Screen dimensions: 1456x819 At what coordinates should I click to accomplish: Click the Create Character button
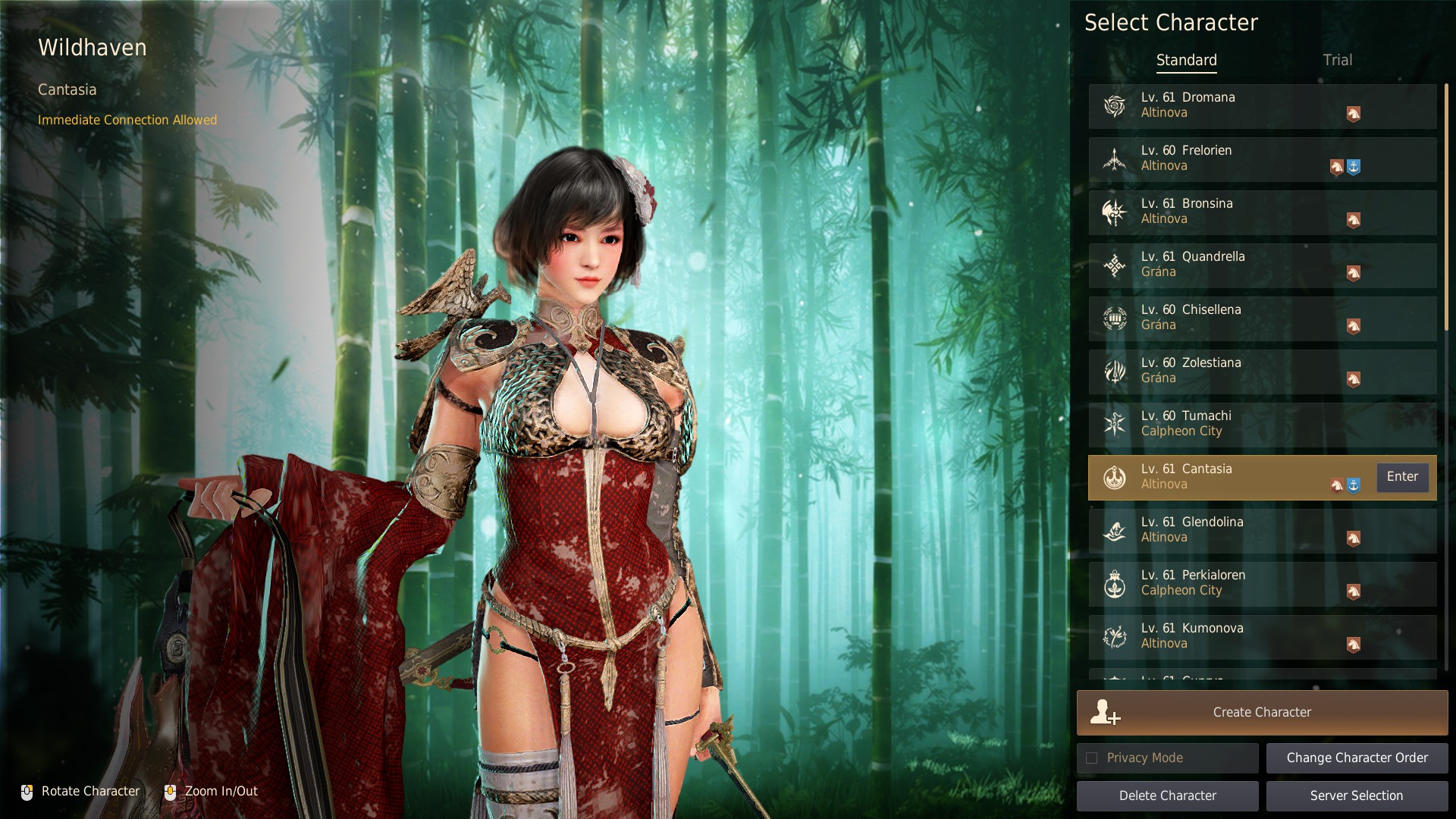click(1262, 712)
